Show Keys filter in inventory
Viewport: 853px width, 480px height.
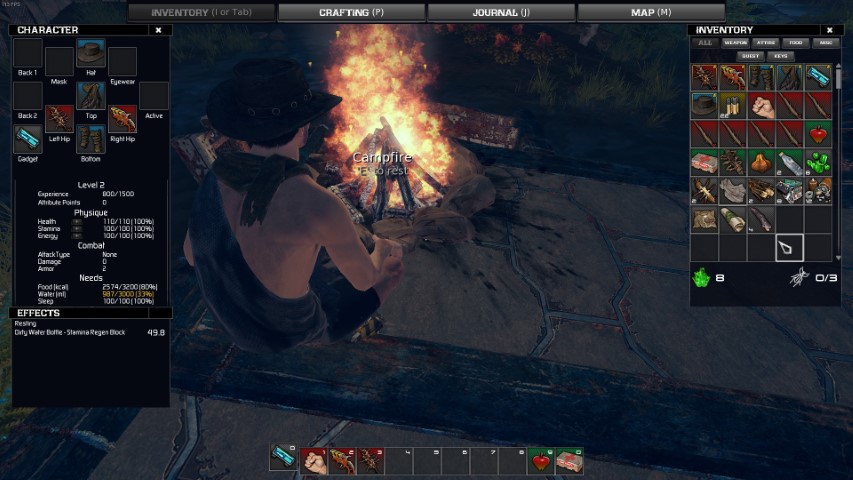[x=781, y=56]
